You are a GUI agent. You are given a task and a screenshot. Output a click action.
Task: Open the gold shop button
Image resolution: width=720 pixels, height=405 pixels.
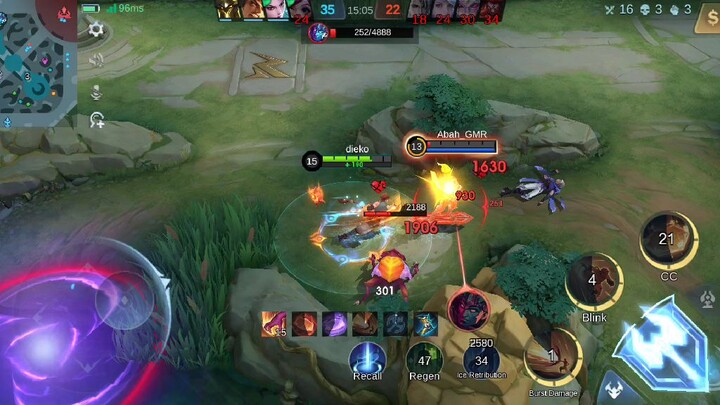pos(705,22)
